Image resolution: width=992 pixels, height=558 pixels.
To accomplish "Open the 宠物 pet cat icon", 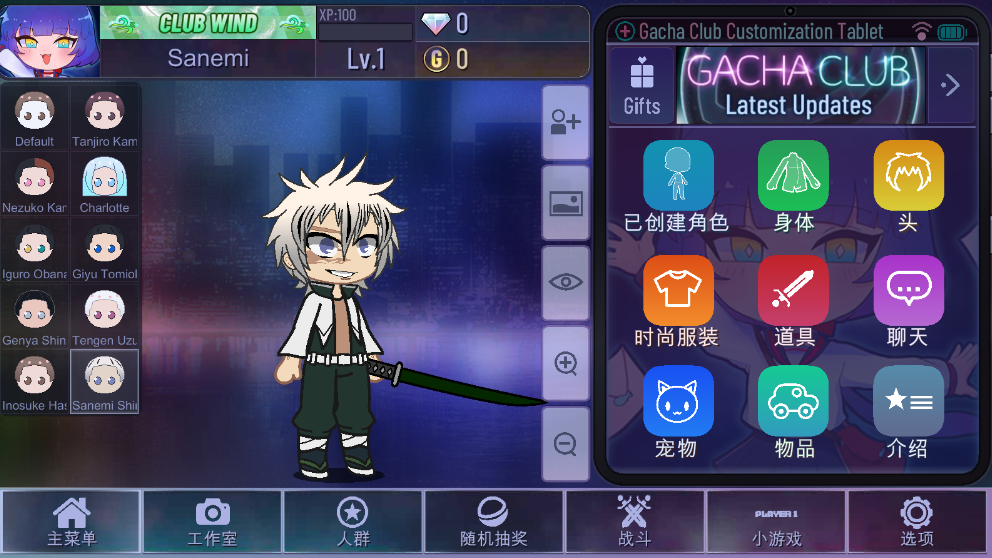I will pos(678,401).
